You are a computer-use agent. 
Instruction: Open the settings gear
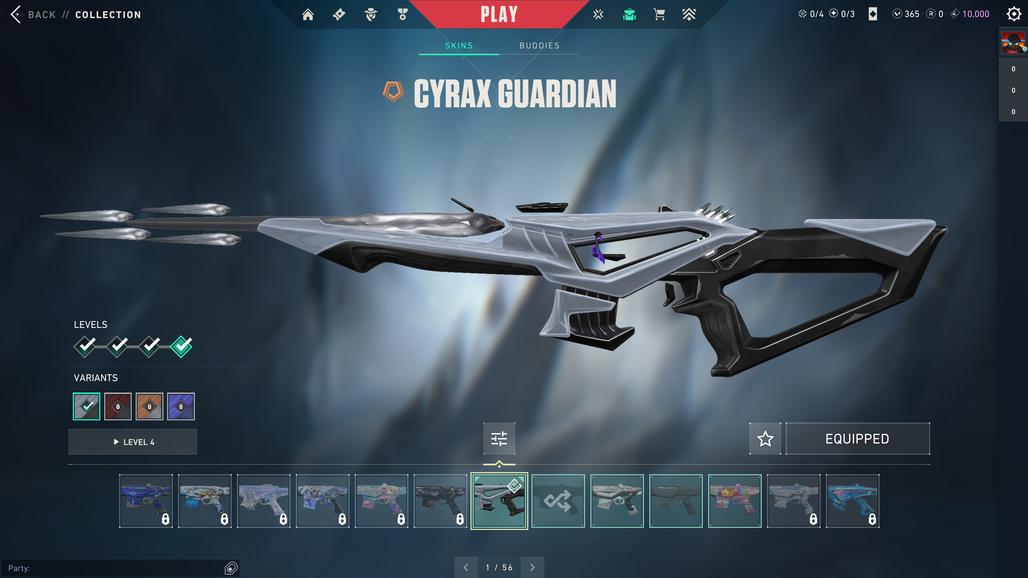click(x=1013, y=14)
